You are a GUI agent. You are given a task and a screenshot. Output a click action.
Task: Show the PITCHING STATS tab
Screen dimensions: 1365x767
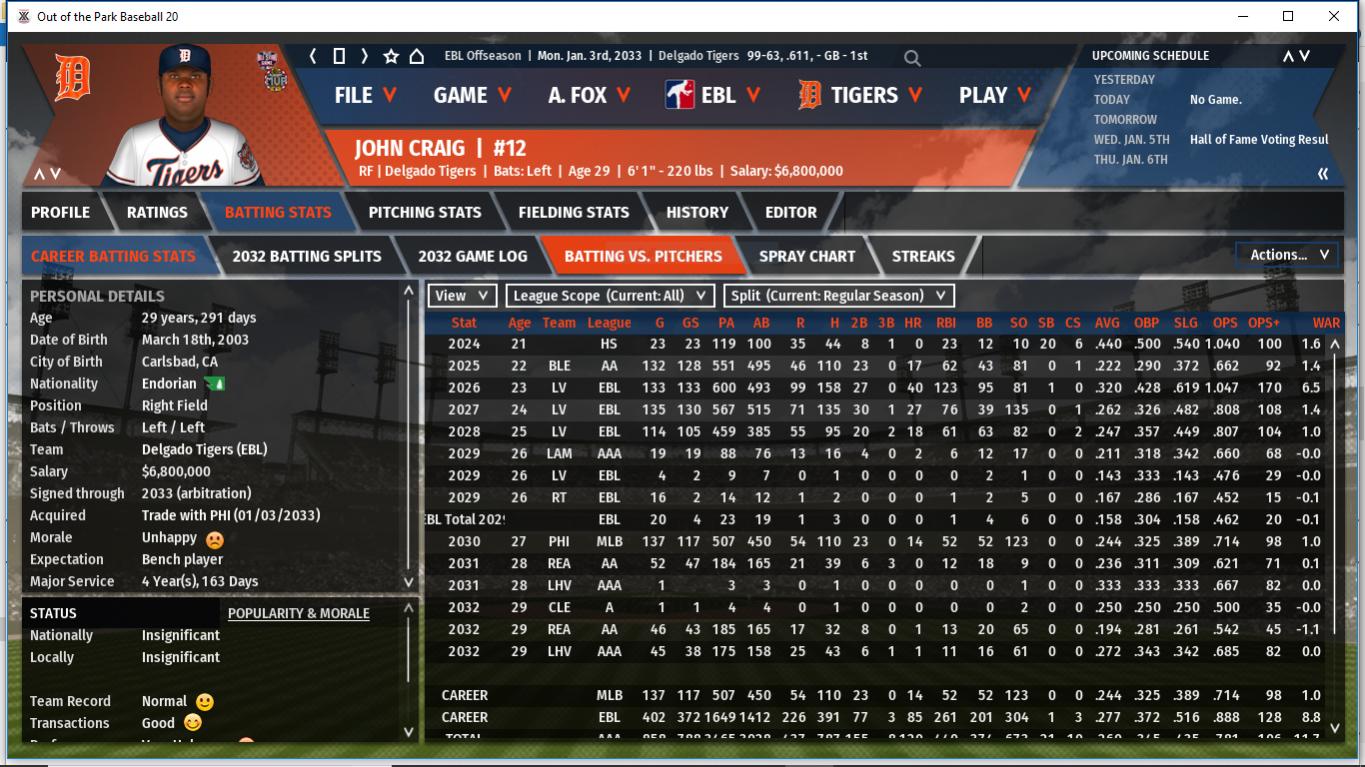click(x=424, y=212)
